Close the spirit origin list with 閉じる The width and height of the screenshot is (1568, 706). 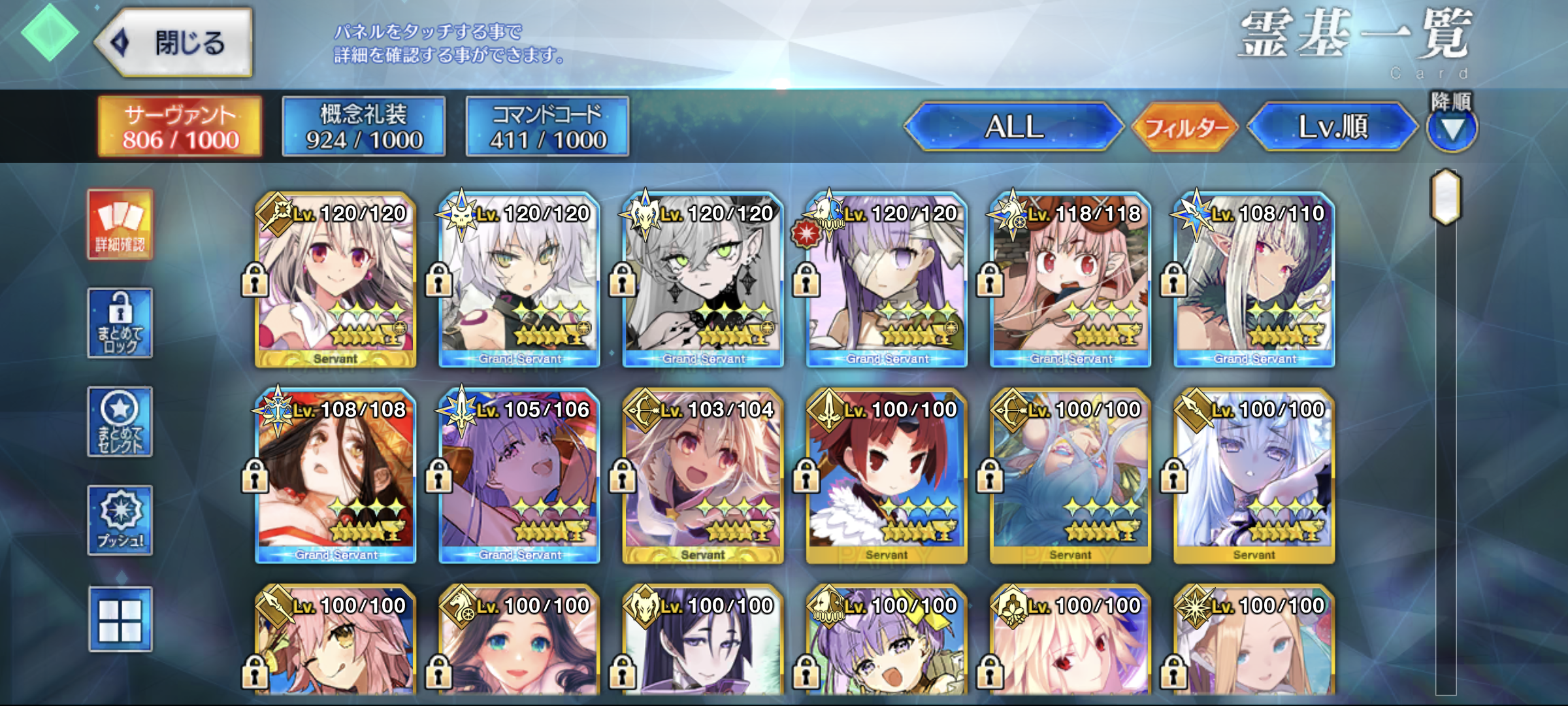tap(175, 43)
